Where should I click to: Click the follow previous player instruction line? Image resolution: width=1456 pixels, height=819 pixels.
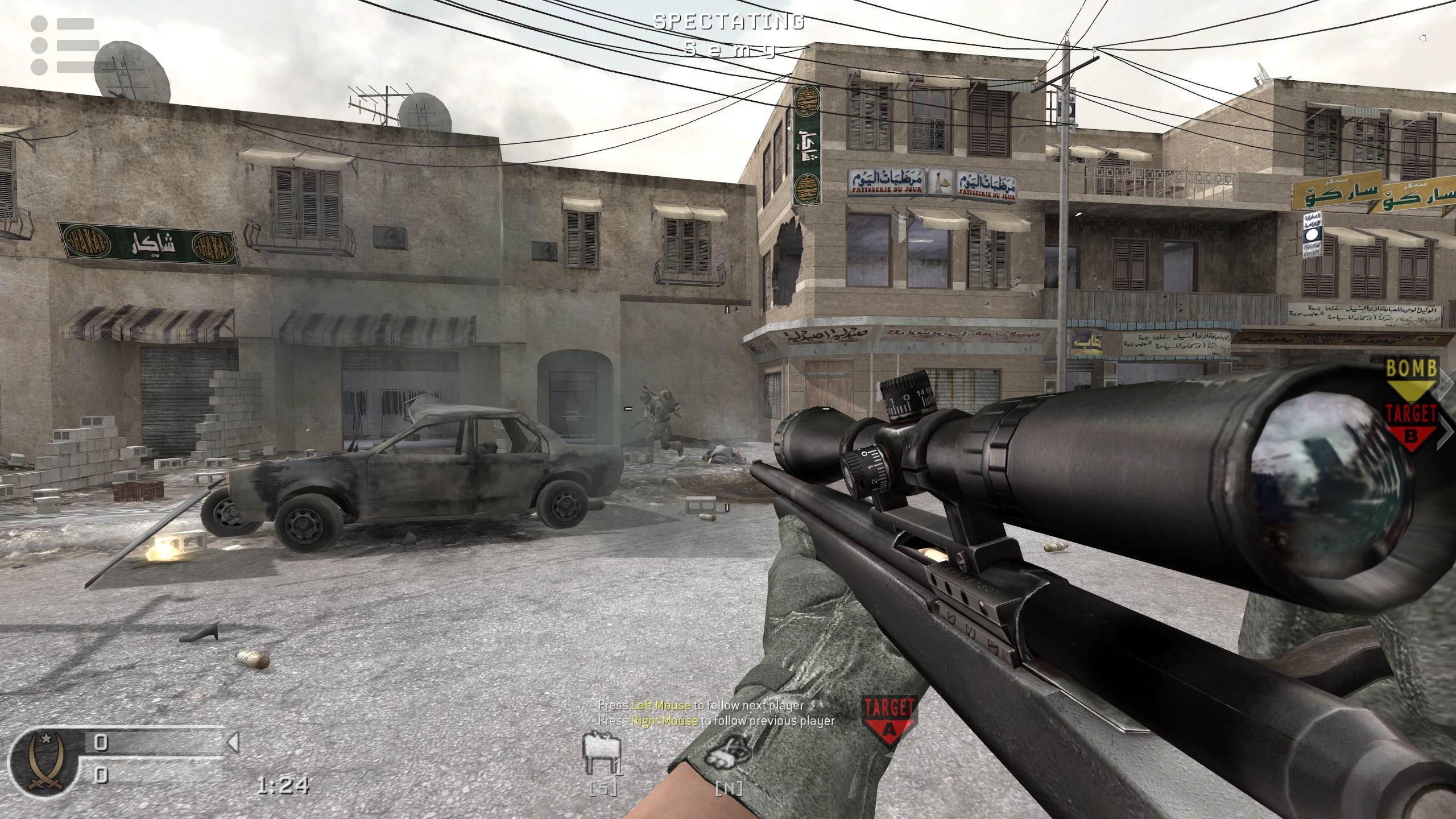click(715, 721)
